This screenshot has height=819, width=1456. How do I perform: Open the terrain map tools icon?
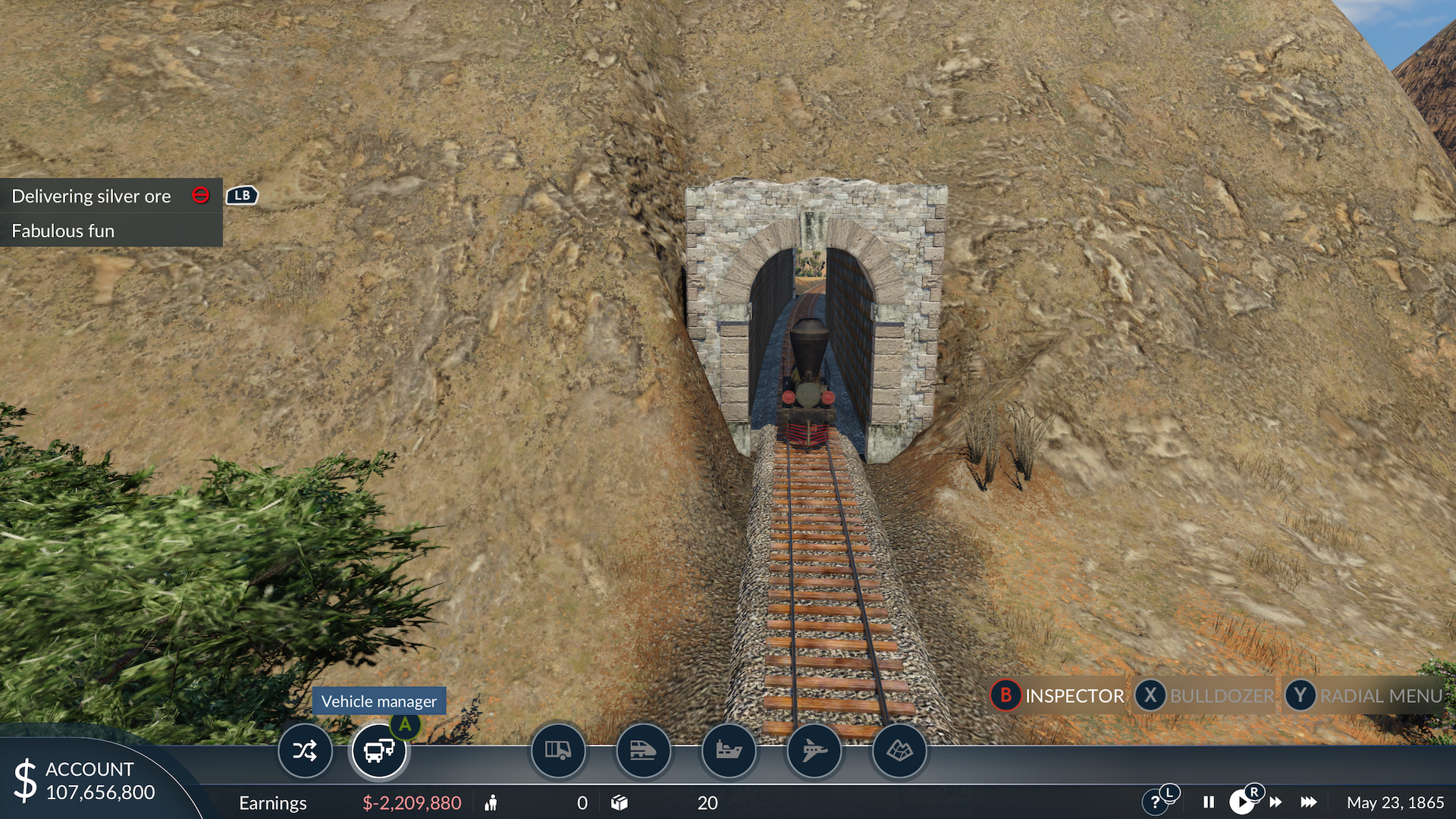pos(899,752)
